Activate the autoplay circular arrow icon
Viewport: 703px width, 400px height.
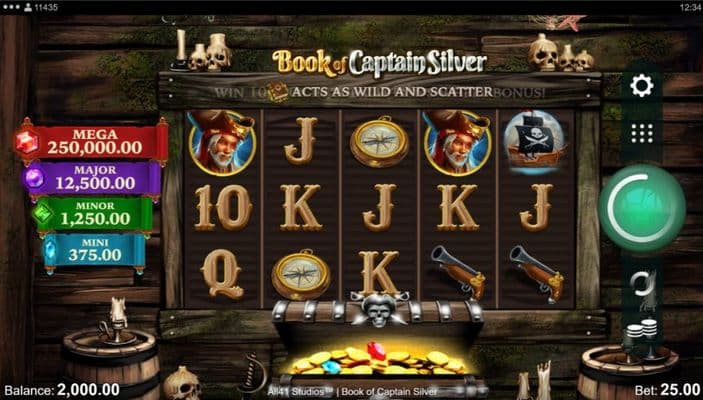pos(642,284)
